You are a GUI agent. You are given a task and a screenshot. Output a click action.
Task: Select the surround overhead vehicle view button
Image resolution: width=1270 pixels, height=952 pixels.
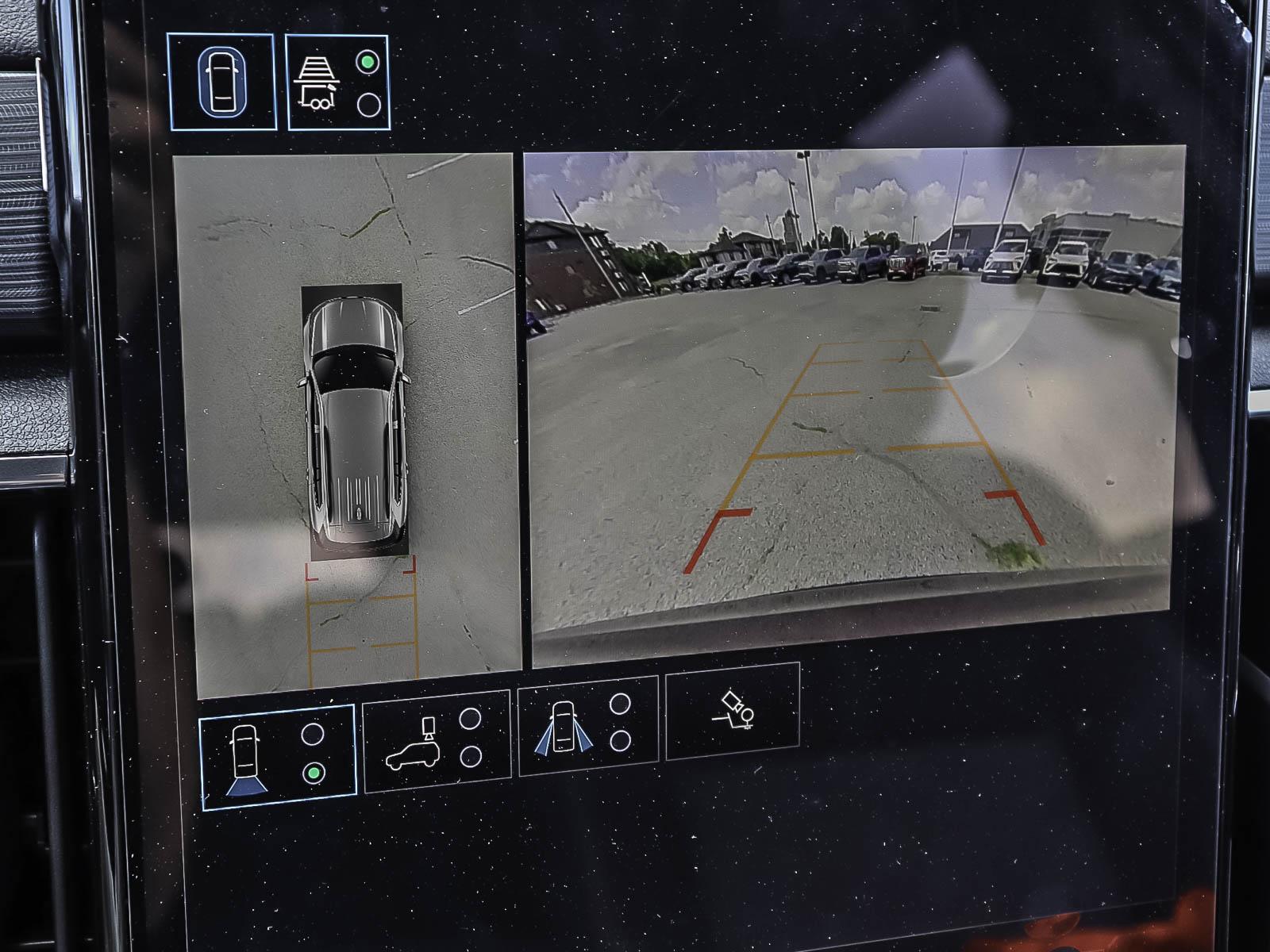(x=221, y=82)
